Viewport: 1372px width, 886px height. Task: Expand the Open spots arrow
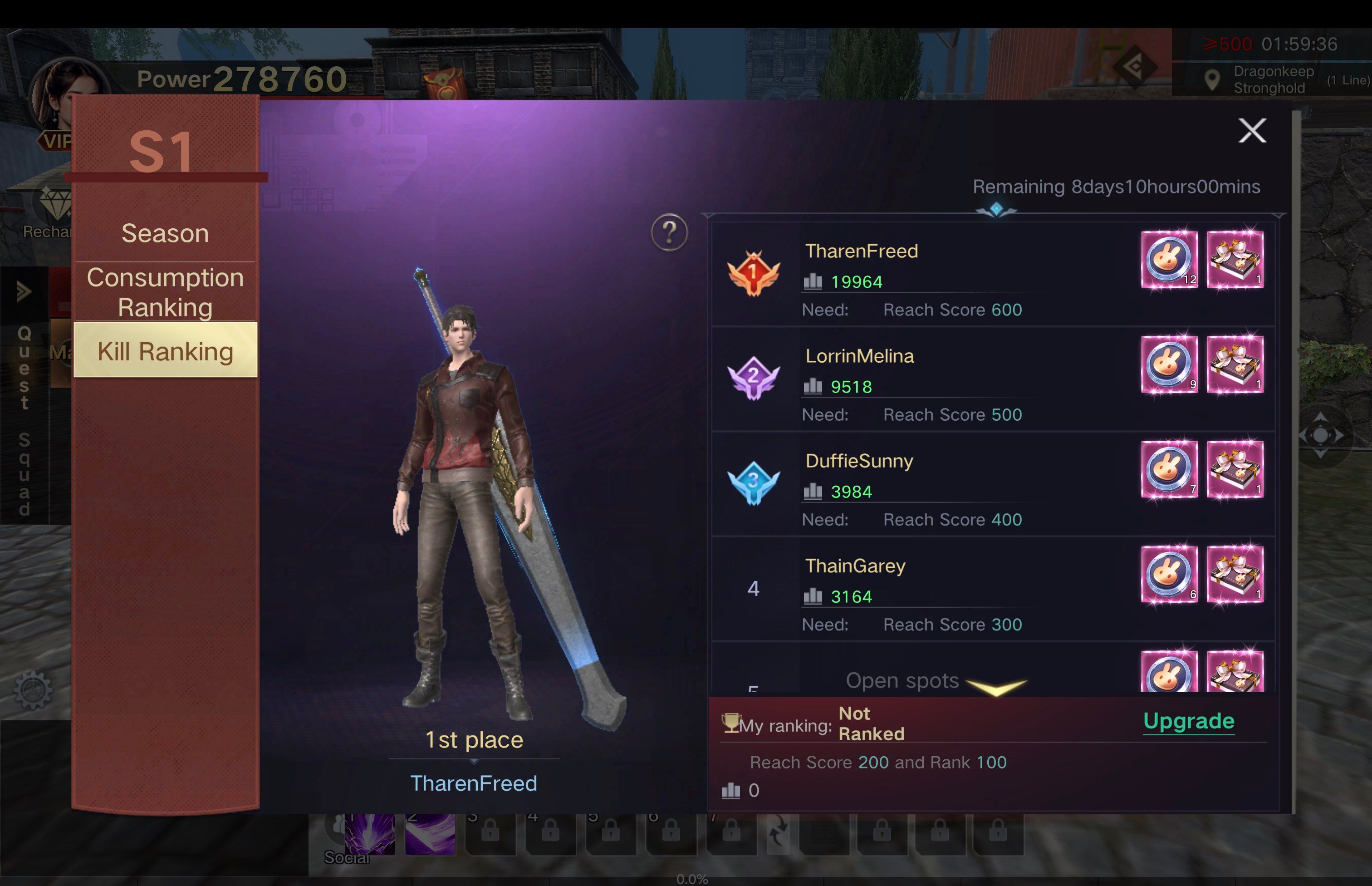click(996, 684)
